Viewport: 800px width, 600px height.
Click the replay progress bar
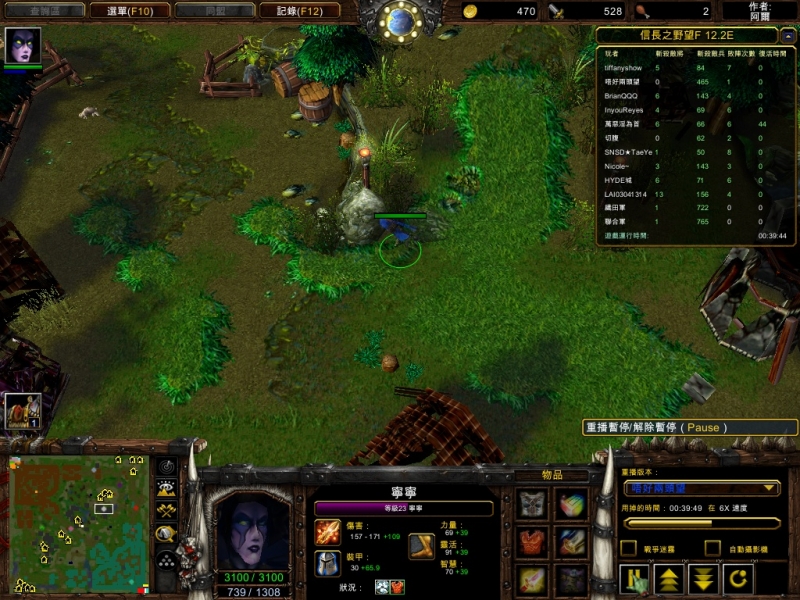coord(700,522)
